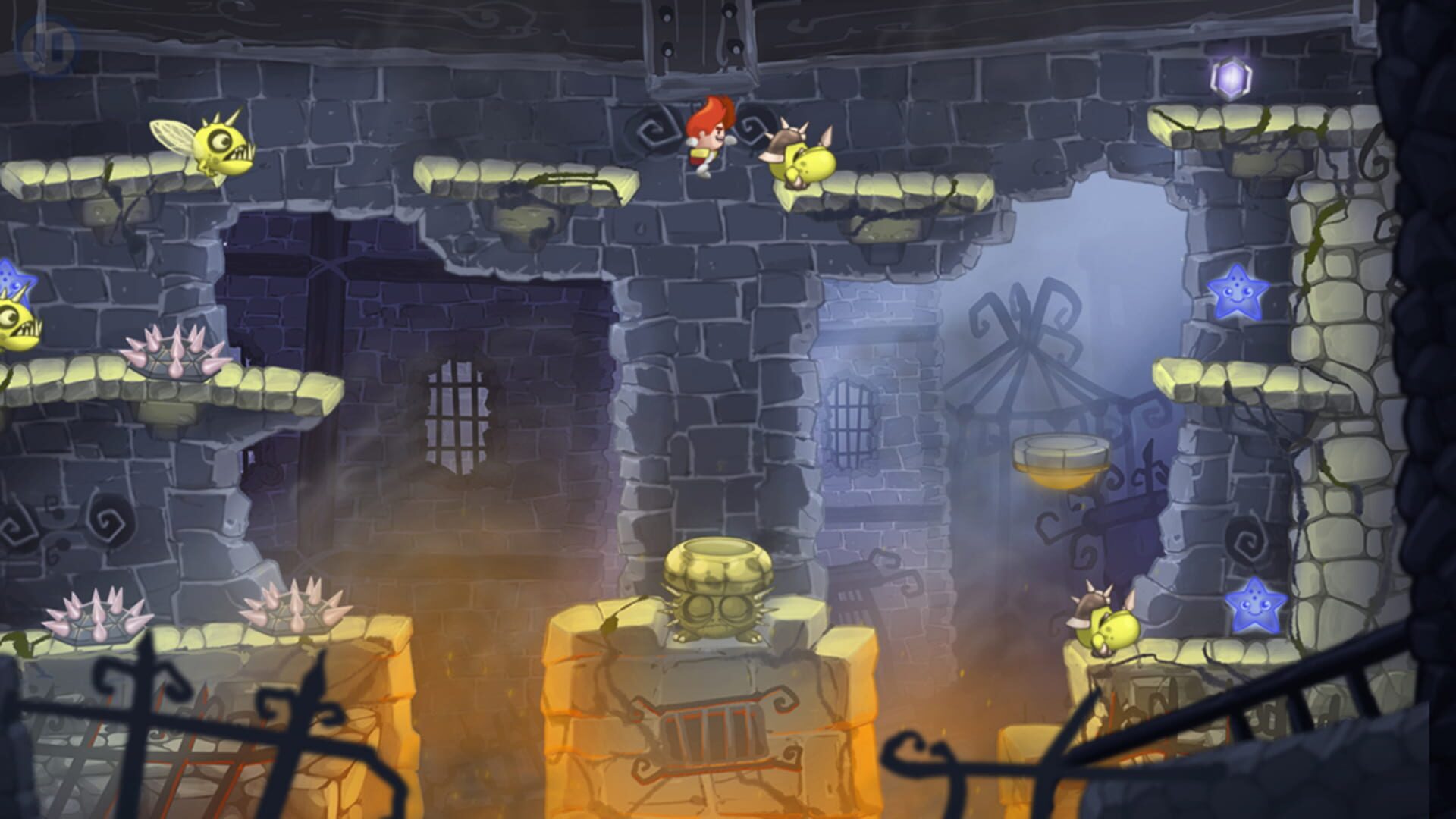Select the red-haired player character
Viewport: 1456px width, 819px height.
708,136
